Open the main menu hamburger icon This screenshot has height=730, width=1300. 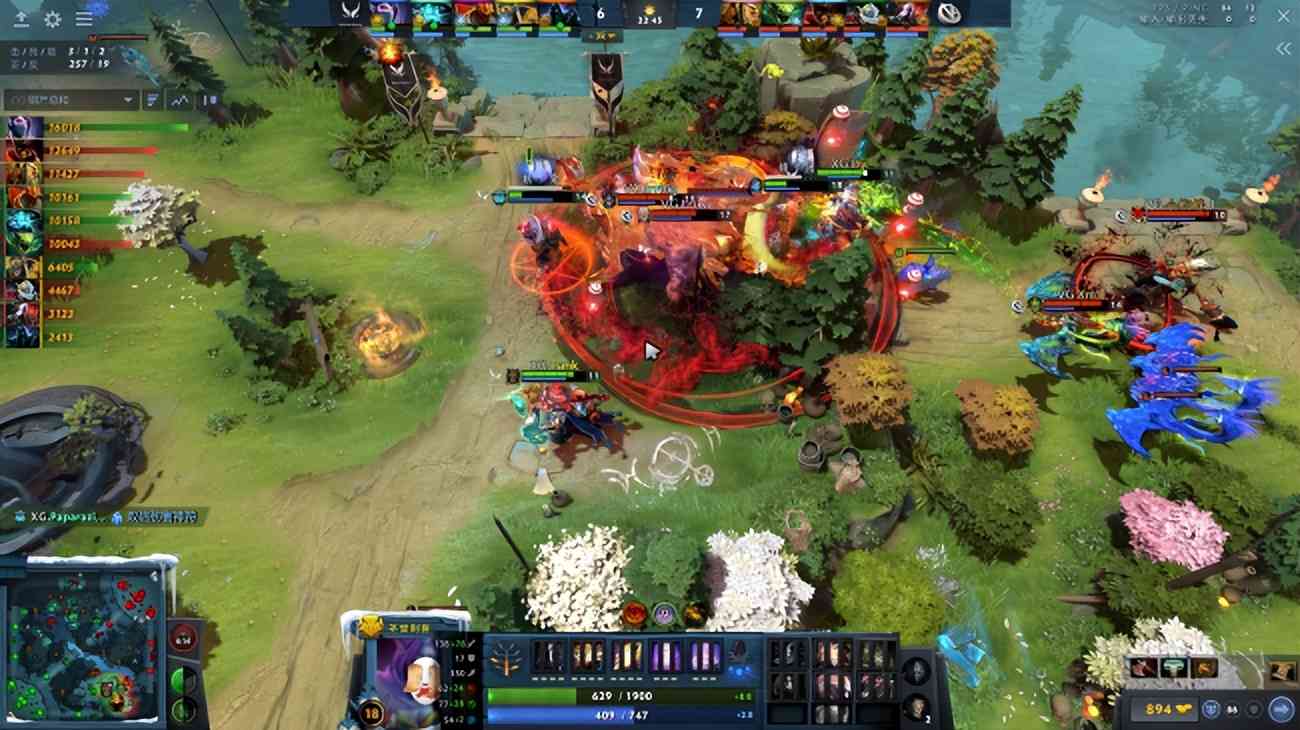point(83,19)
